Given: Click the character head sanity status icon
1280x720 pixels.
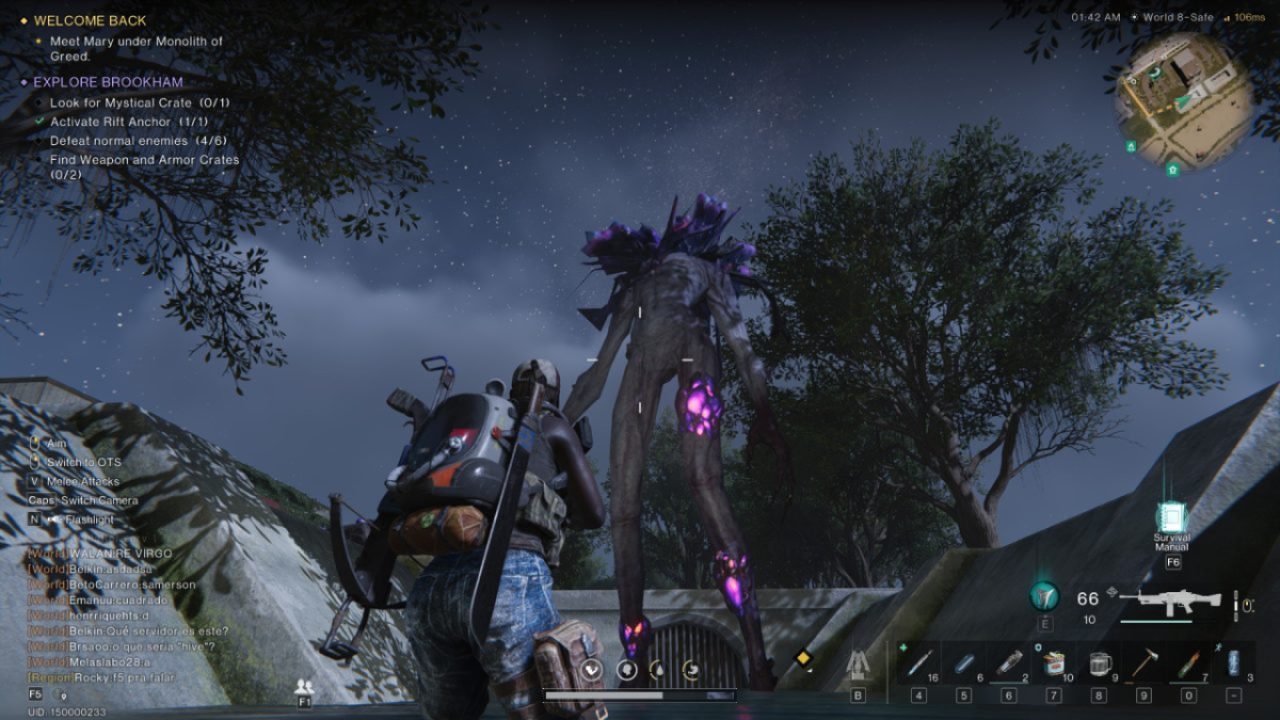Looking at the screenshot, I should click(x=627, y=670).
